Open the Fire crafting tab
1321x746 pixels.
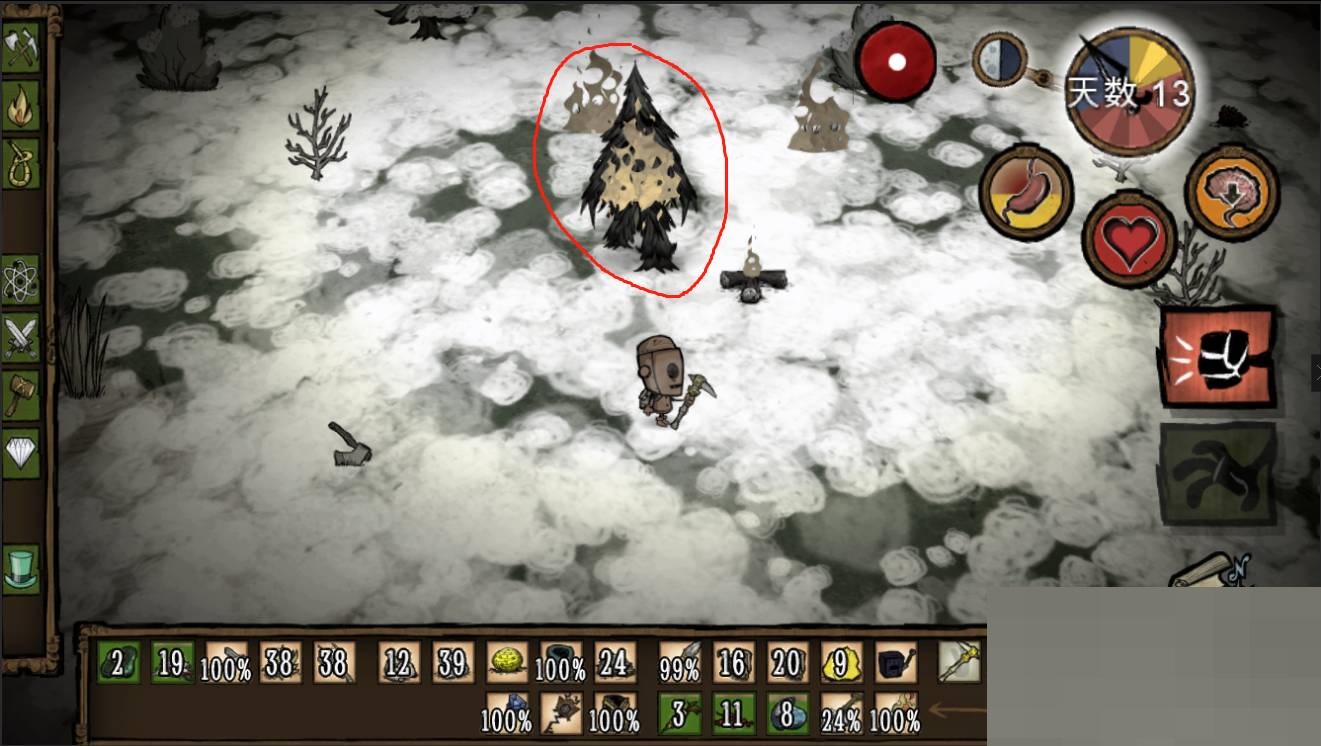(20, 104)
